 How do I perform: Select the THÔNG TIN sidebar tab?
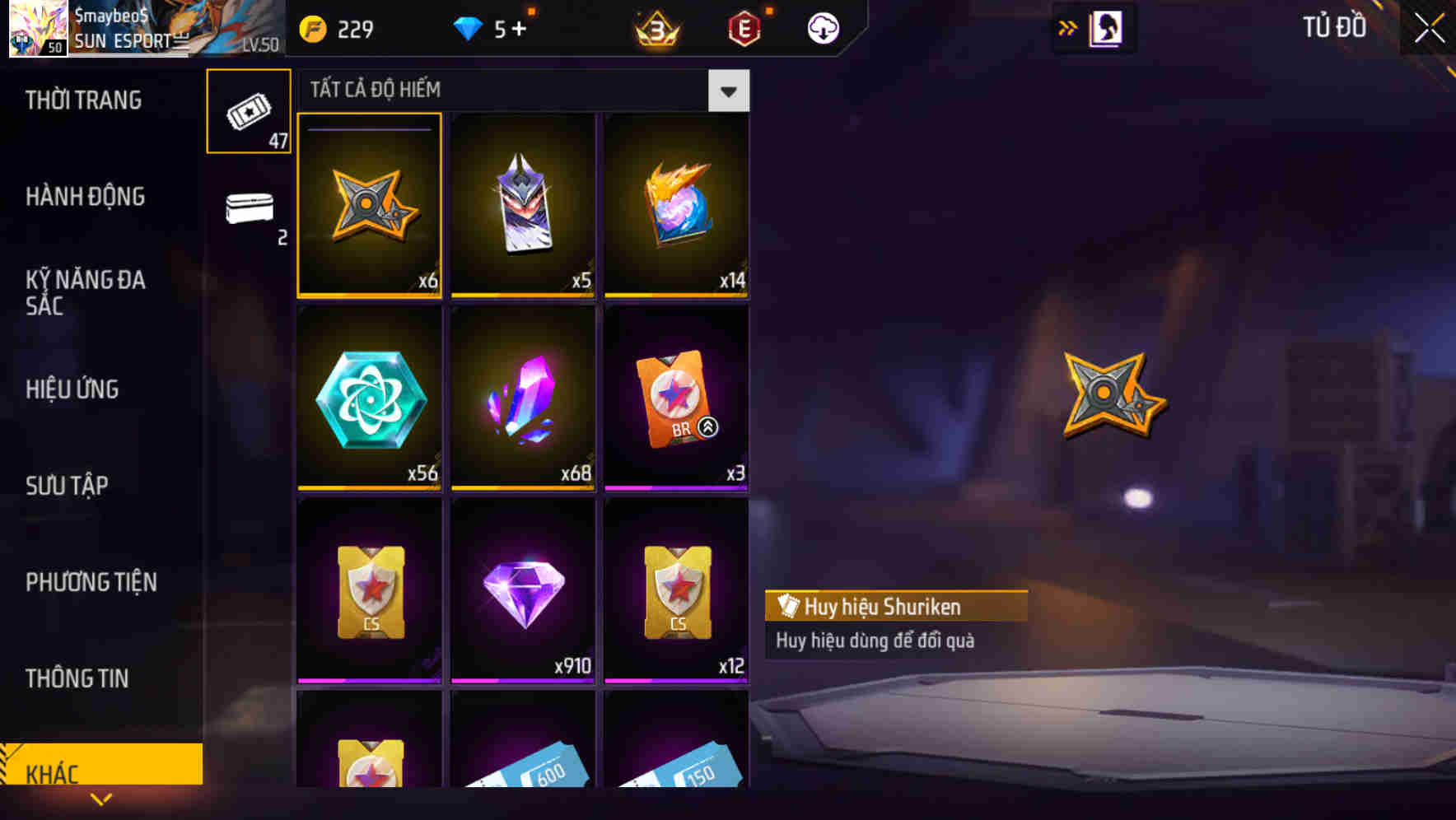tap(77, 678)
